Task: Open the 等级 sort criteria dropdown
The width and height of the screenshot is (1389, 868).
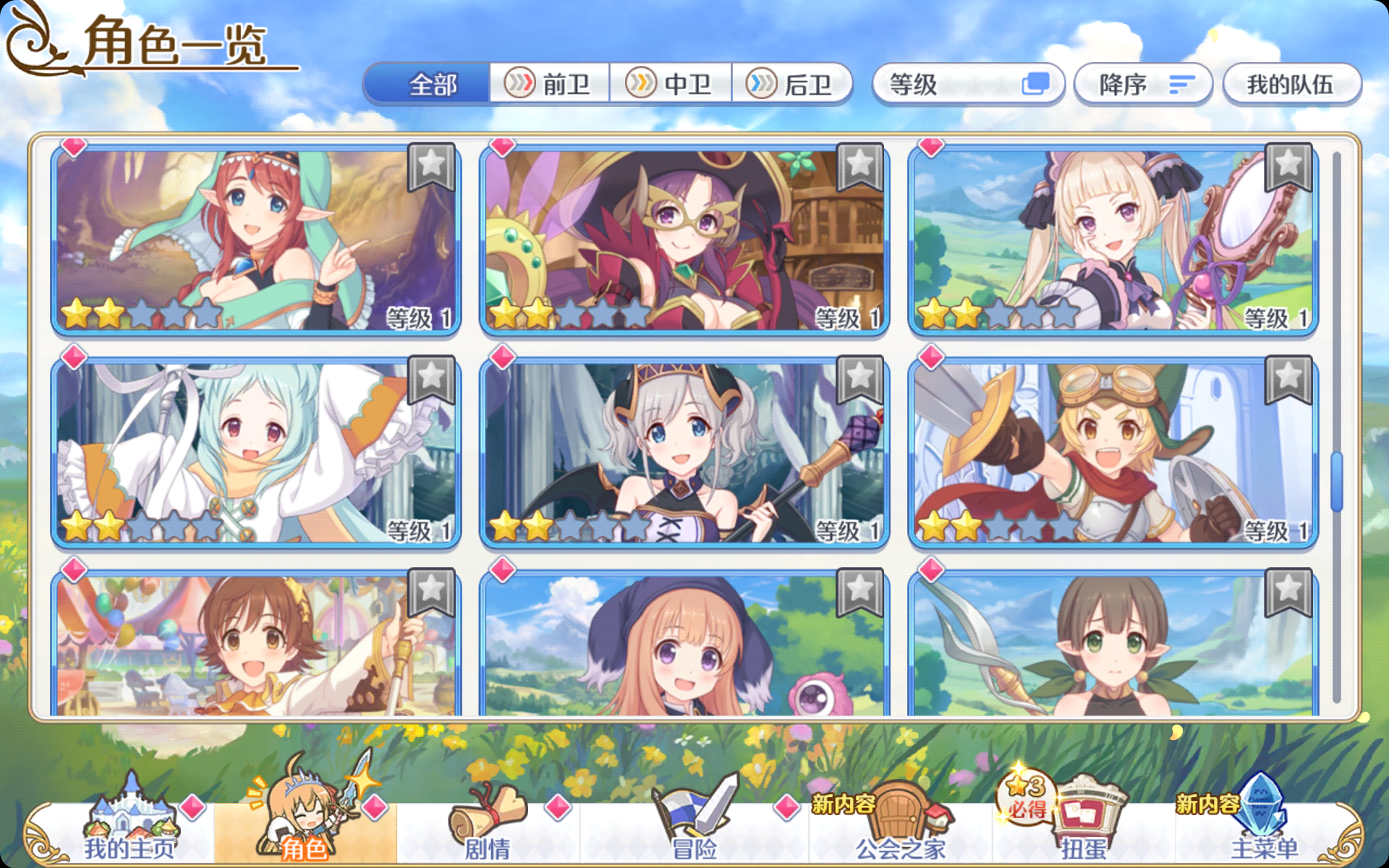Action: pyautogui.click(x=969, y=84)
